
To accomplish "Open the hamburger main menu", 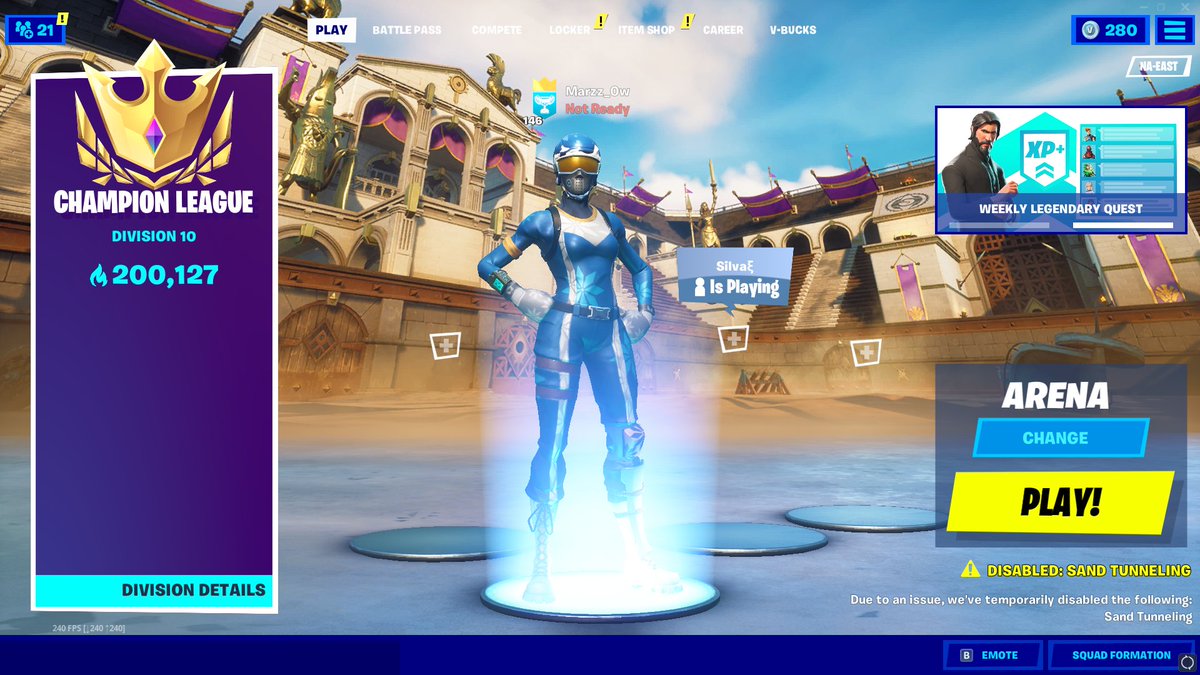I will 1173,30.
